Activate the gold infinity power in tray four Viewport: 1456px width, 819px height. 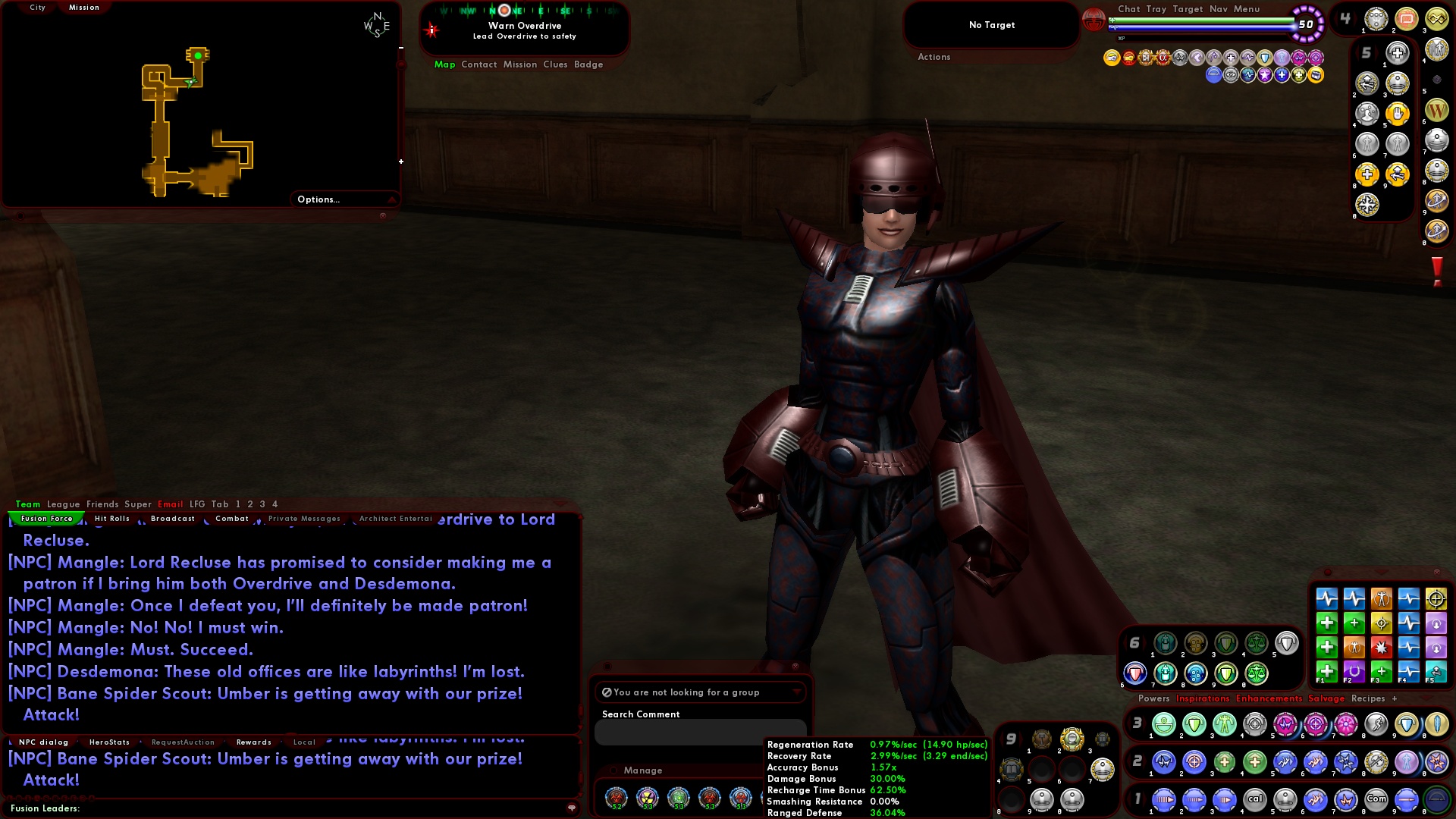(x=1437, y=19)
